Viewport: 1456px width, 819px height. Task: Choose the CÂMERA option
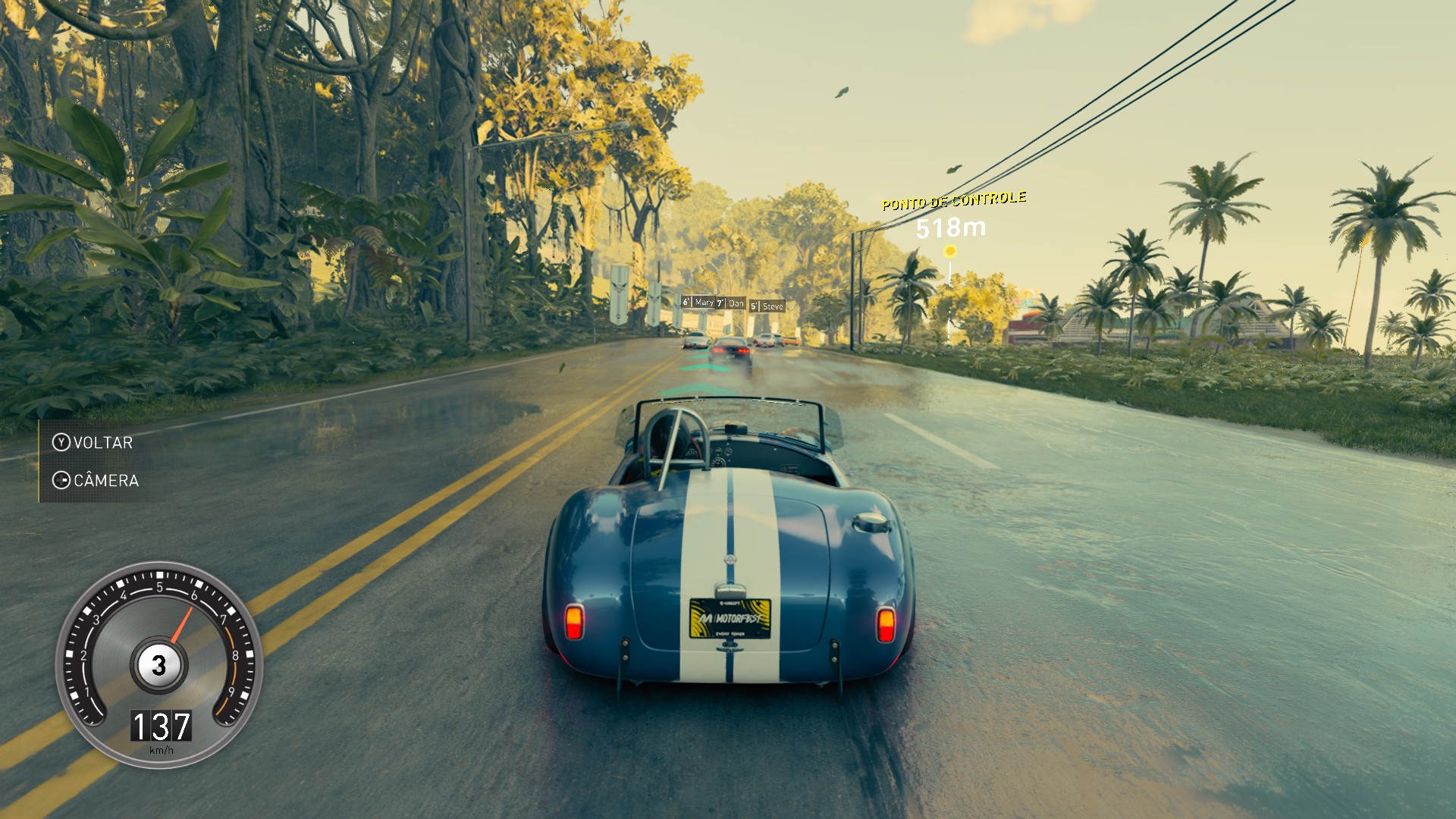pyautogui.click(x=96, y=481)
